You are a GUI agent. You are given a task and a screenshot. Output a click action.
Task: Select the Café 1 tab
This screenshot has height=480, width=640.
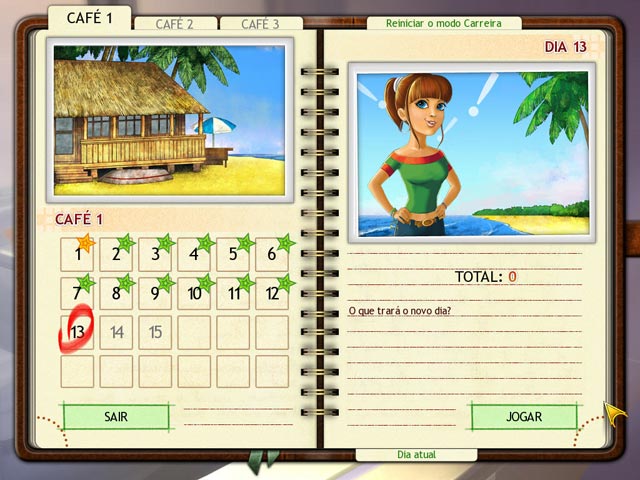88,18
